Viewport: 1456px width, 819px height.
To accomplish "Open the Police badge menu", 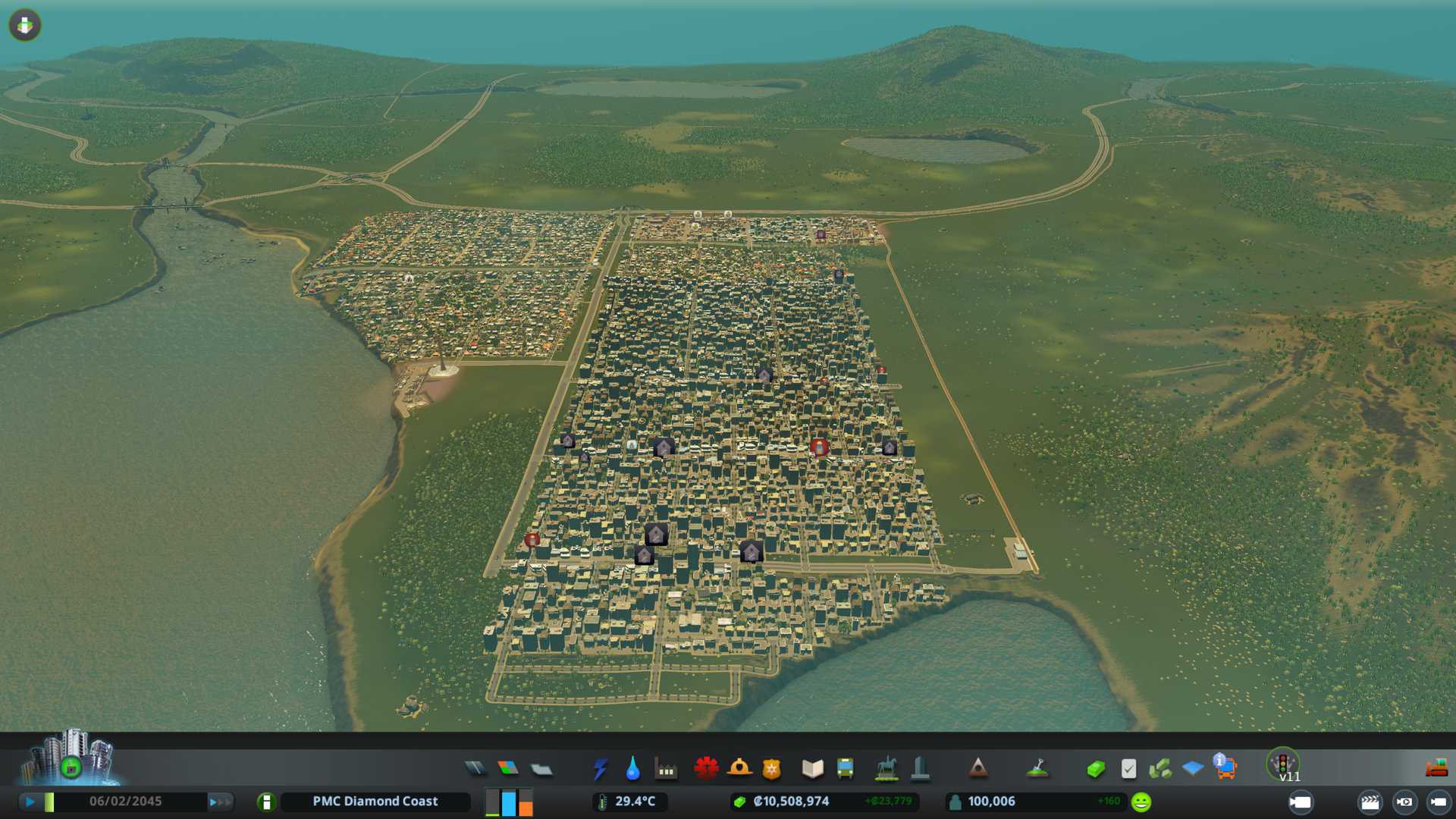I will coord(771,769).
